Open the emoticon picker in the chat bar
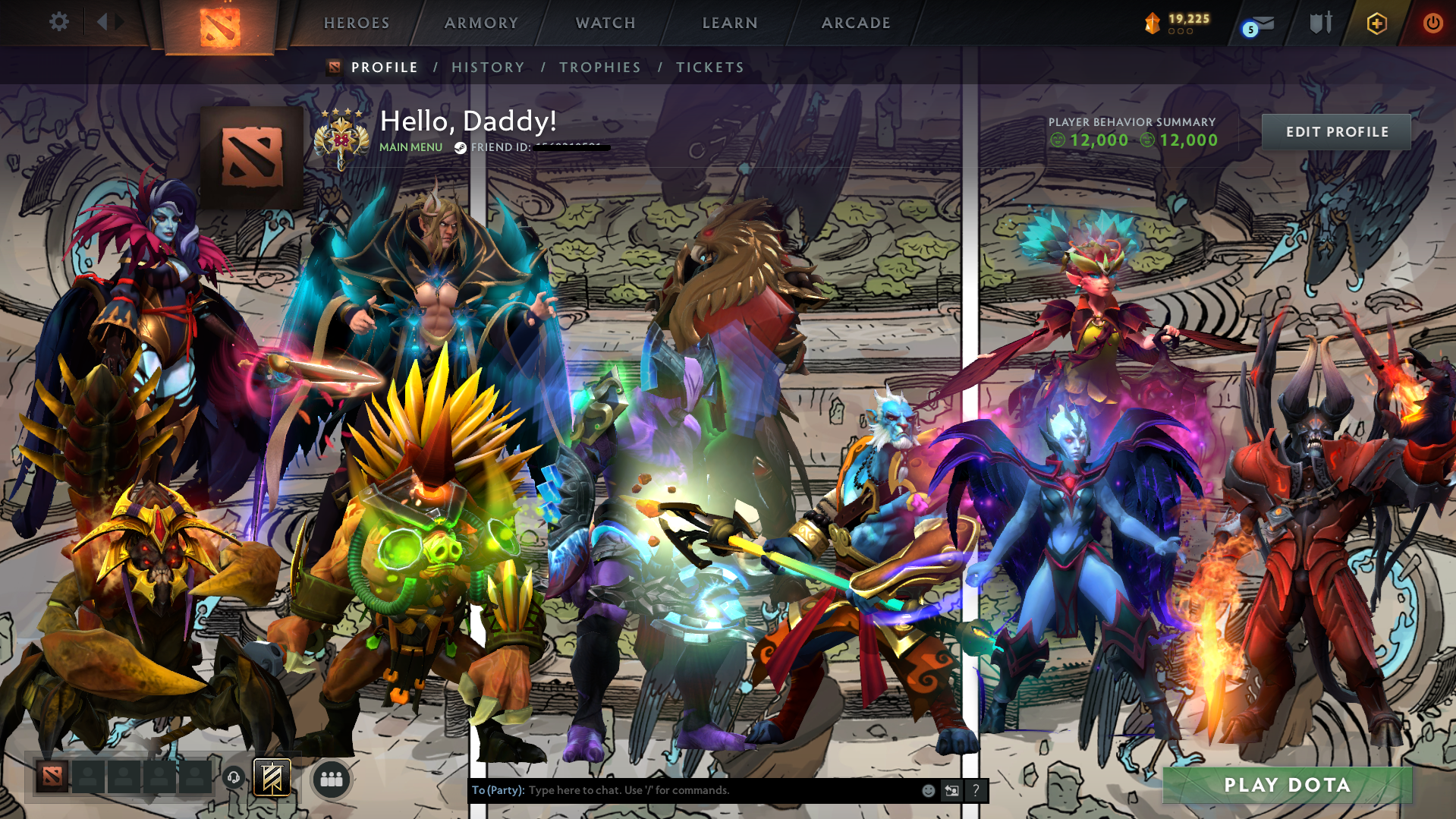Viewport: 1456px width, 819px height. coord(927,790)
